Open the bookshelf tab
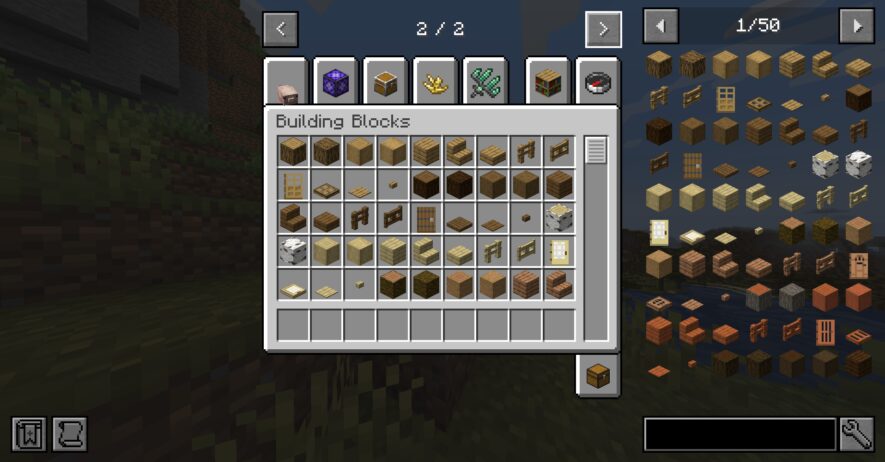 [547, 82]
